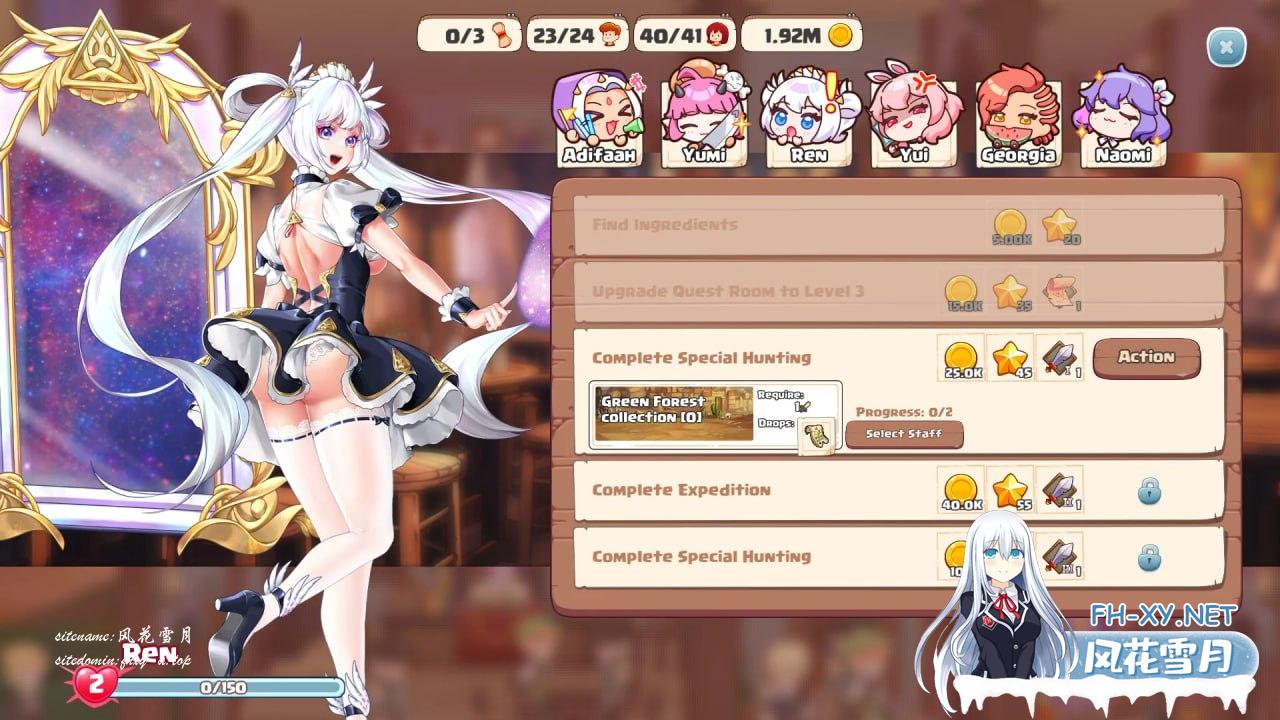This screenshot has height=720, width=1280.
Task: Open the Select Staff button
Action: (x=905, y=434)
